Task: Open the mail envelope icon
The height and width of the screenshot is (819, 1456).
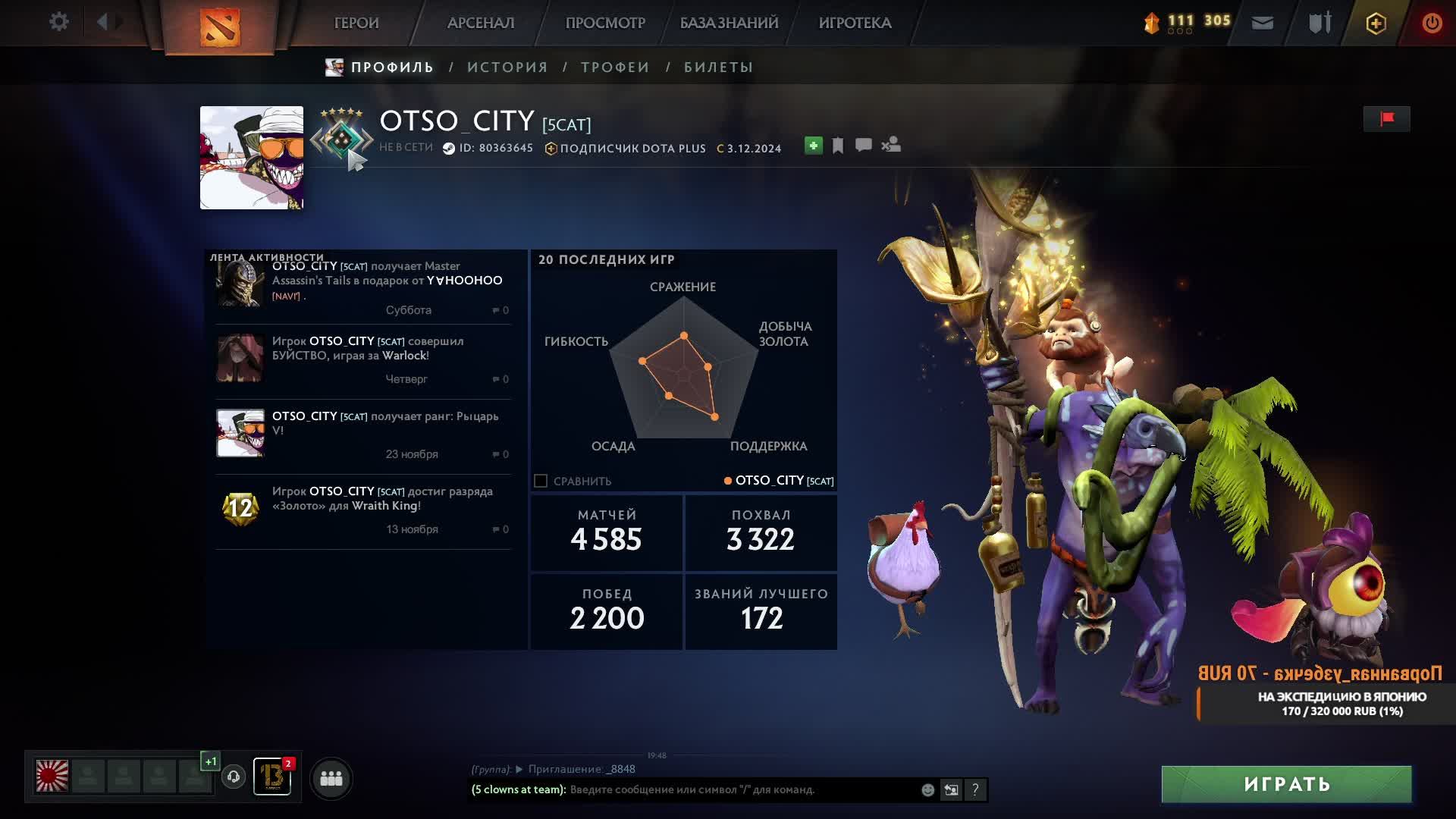Action: coord(1263,23)
